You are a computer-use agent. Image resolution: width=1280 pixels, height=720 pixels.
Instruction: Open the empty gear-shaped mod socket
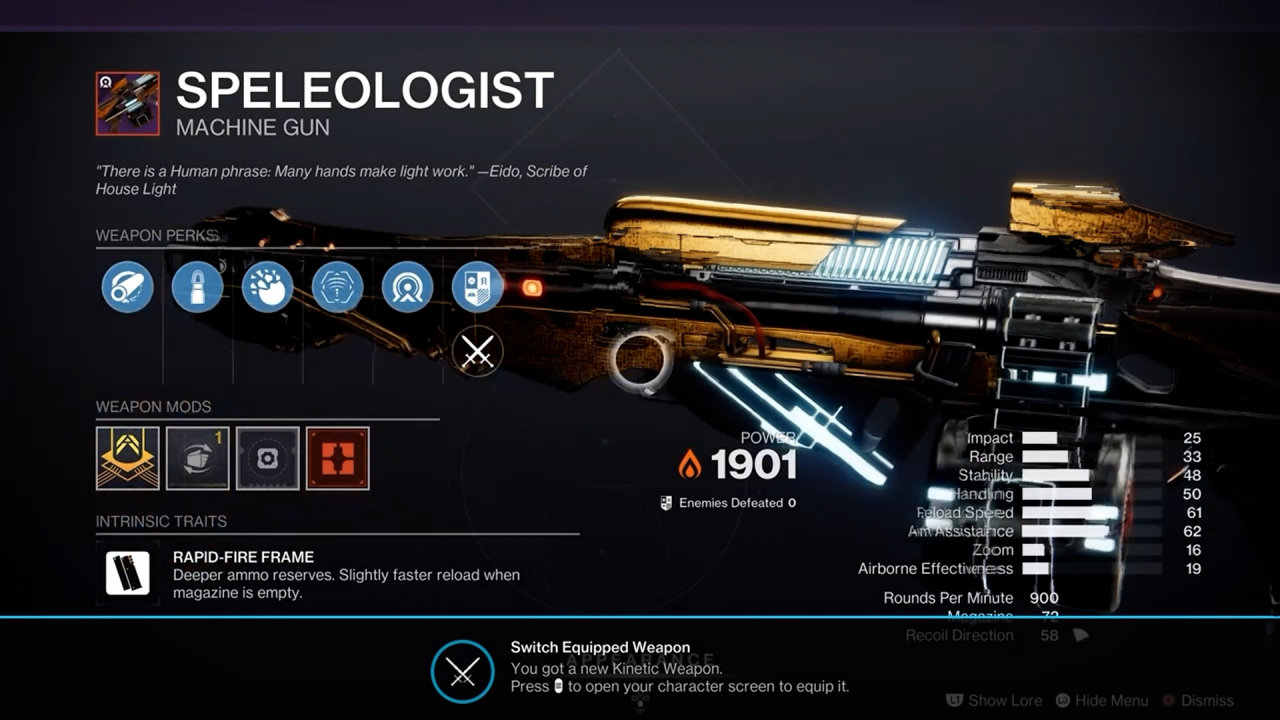[x=267, y=458]
